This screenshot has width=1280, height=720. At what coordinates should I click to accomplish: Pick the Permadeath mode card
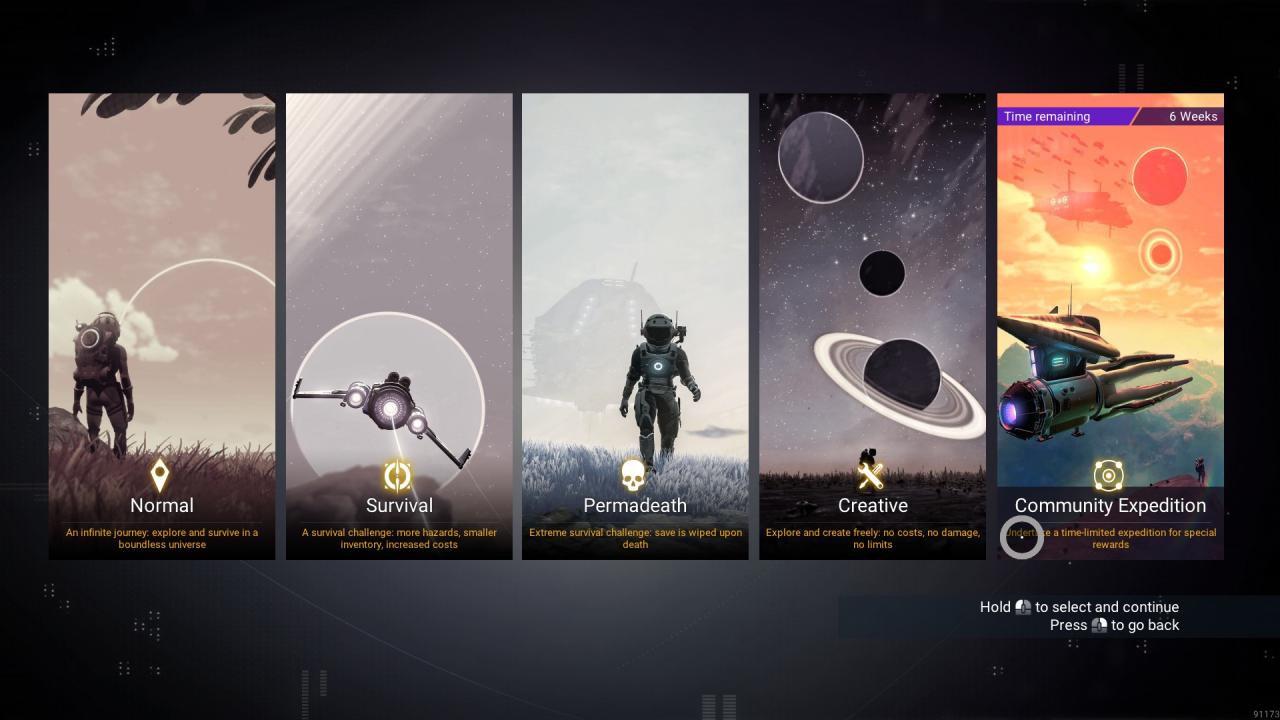click(x=635, y=326)
